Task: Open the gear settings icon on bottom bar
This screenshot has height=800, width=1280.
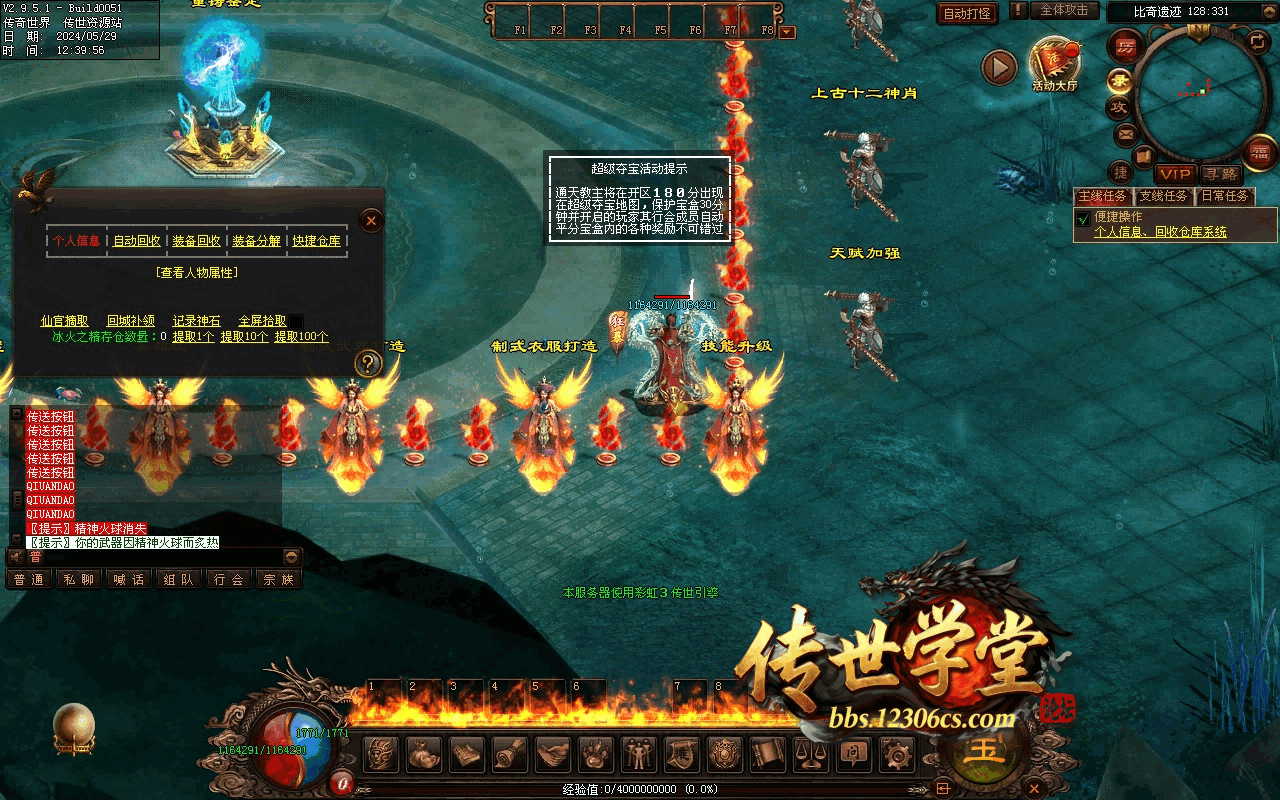Action: 896,755
